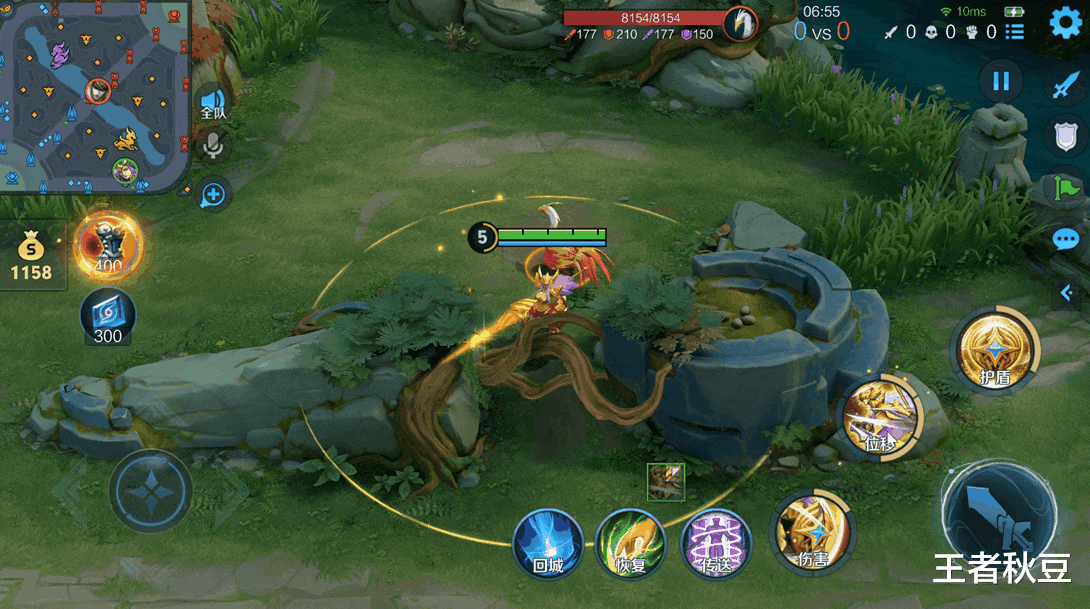Cast the 护盾 shield ability
Viewport: 1090px width, 609px height.
coord(995,352)
